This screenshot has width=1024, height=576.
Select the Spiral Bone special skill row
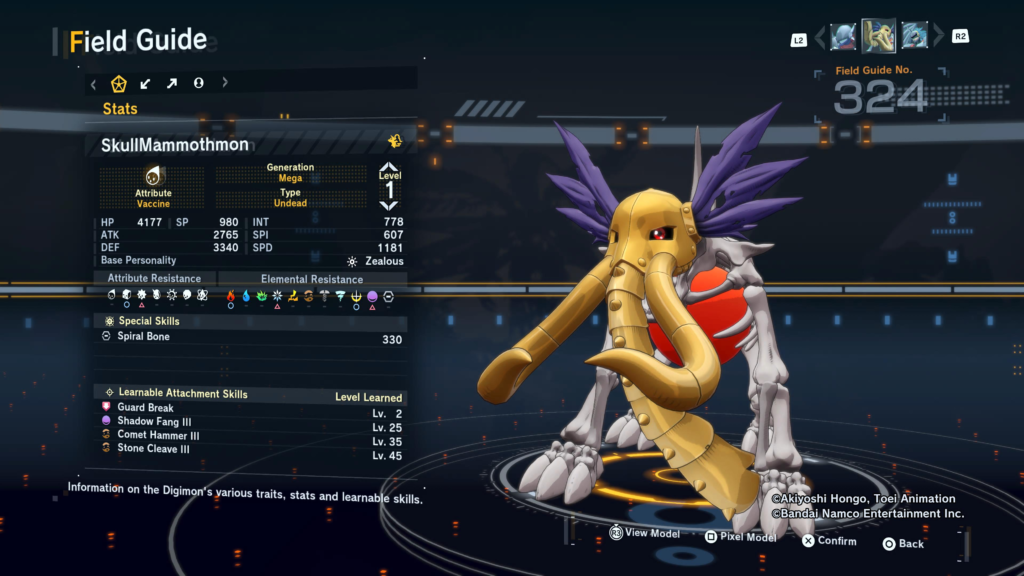tap(252, 338)
